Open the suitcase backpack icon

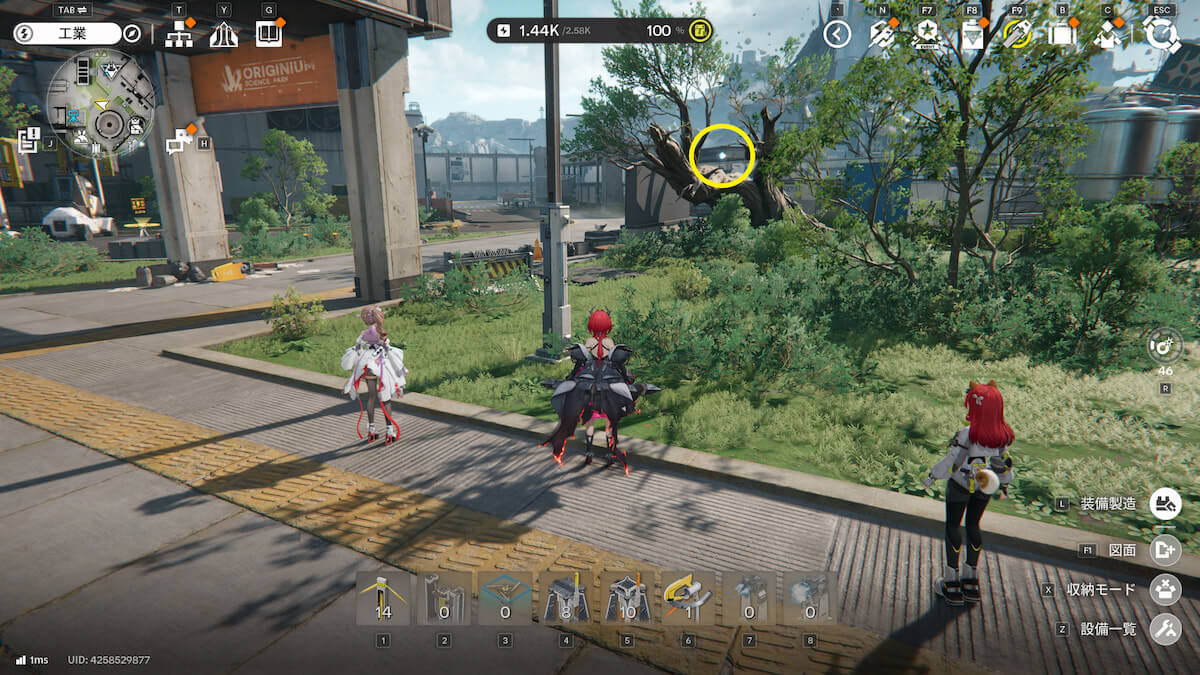pyautogui.click(x=1062, y=34)
